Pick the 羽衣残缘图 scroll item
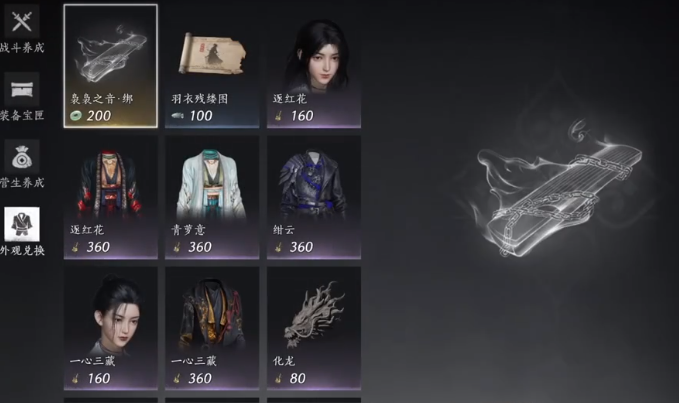679x403 pixels. 212,65
